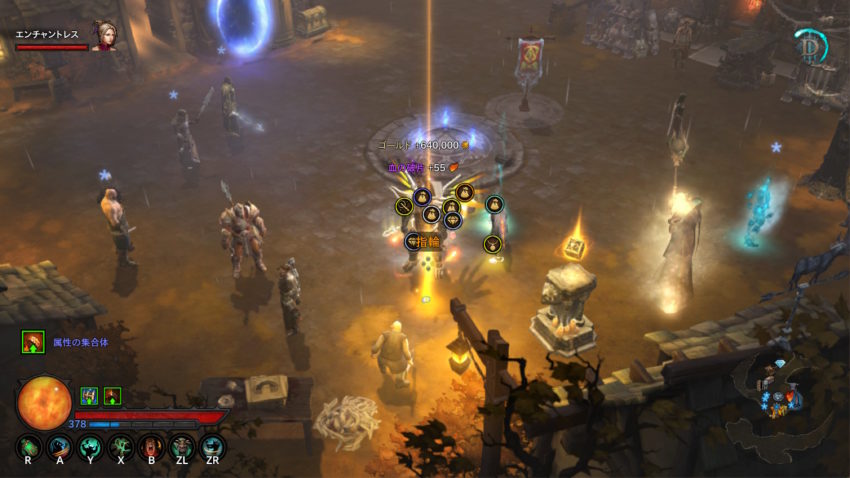Image resolution: width=850 pixels, height=478 pixels.
Task: Click the 属性の集合体 buff icon
Action: (31, 342)
